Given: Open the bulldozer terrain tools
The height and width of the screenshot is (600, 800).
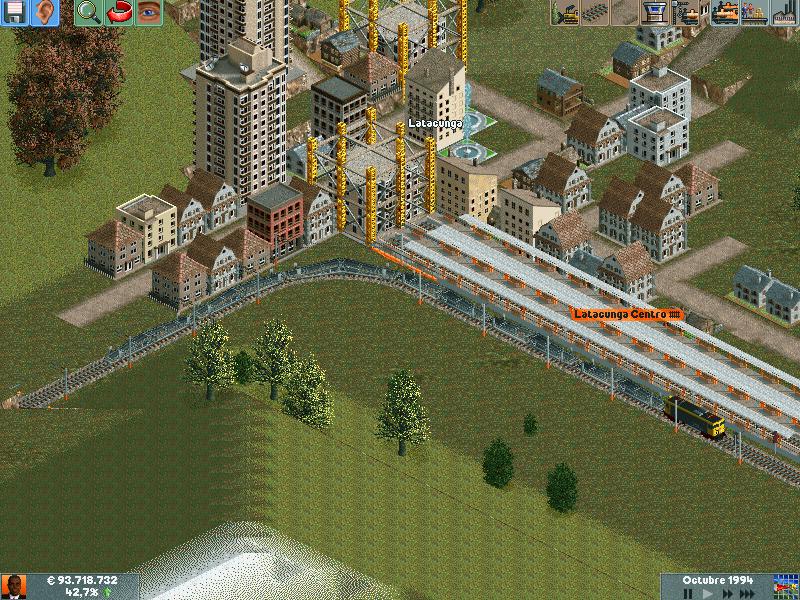Looking at the screenshot, I should pyautogui.click(x=566, y=13).
